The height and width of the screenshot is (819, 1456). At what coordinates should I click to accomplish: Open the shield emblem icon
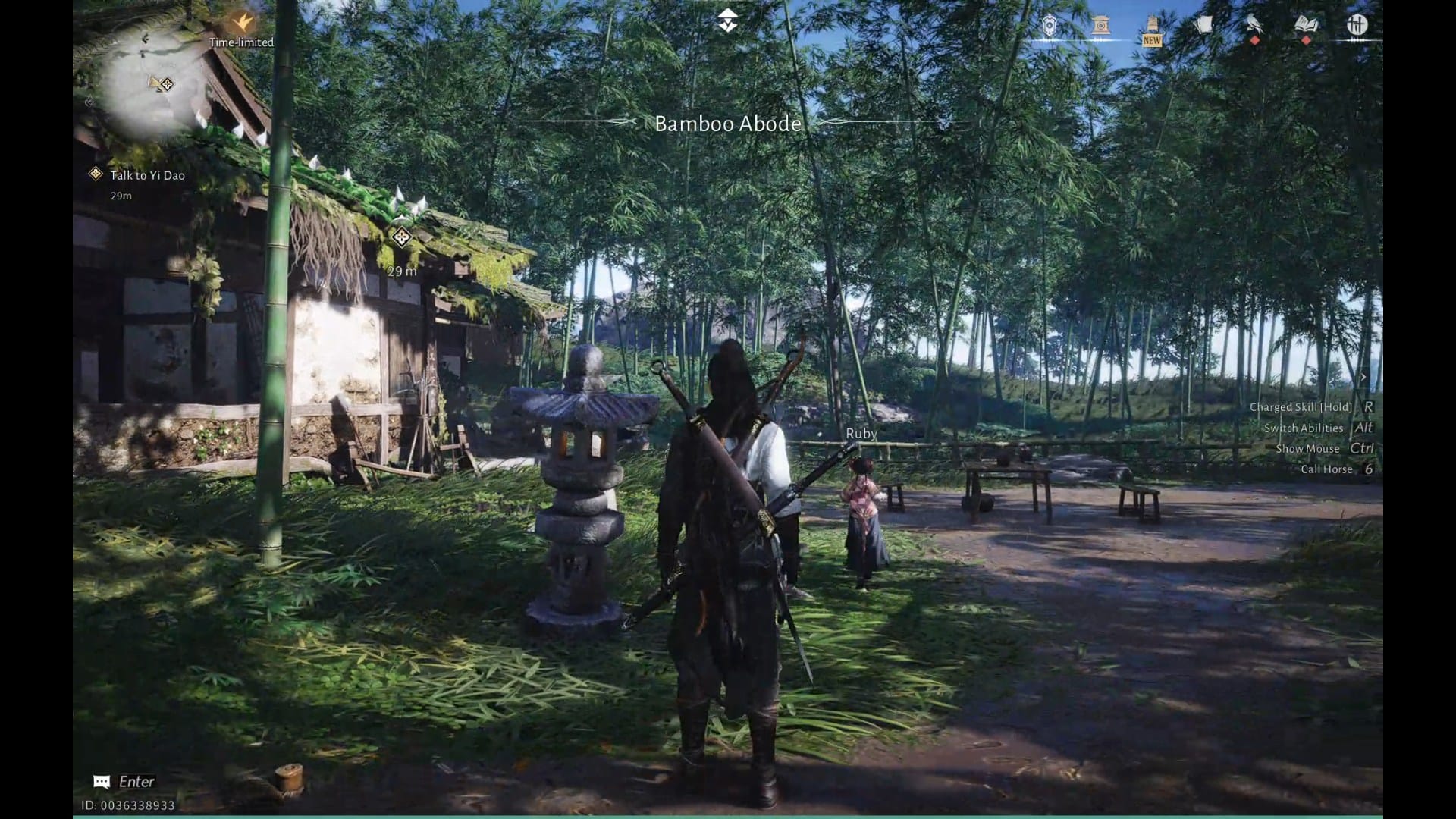(x=1049, y=27)
